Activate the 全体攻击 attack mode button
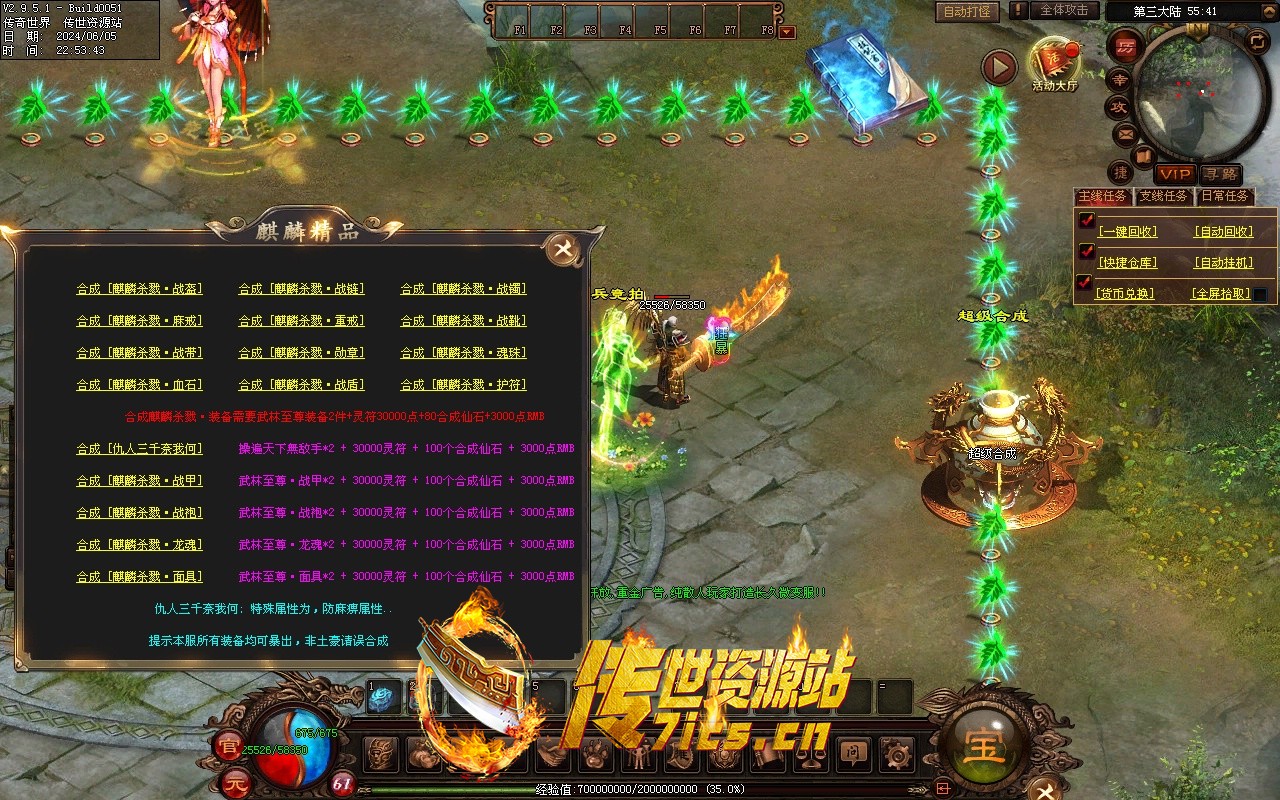Screen dimensions: 1280x800 [1064, 10]
